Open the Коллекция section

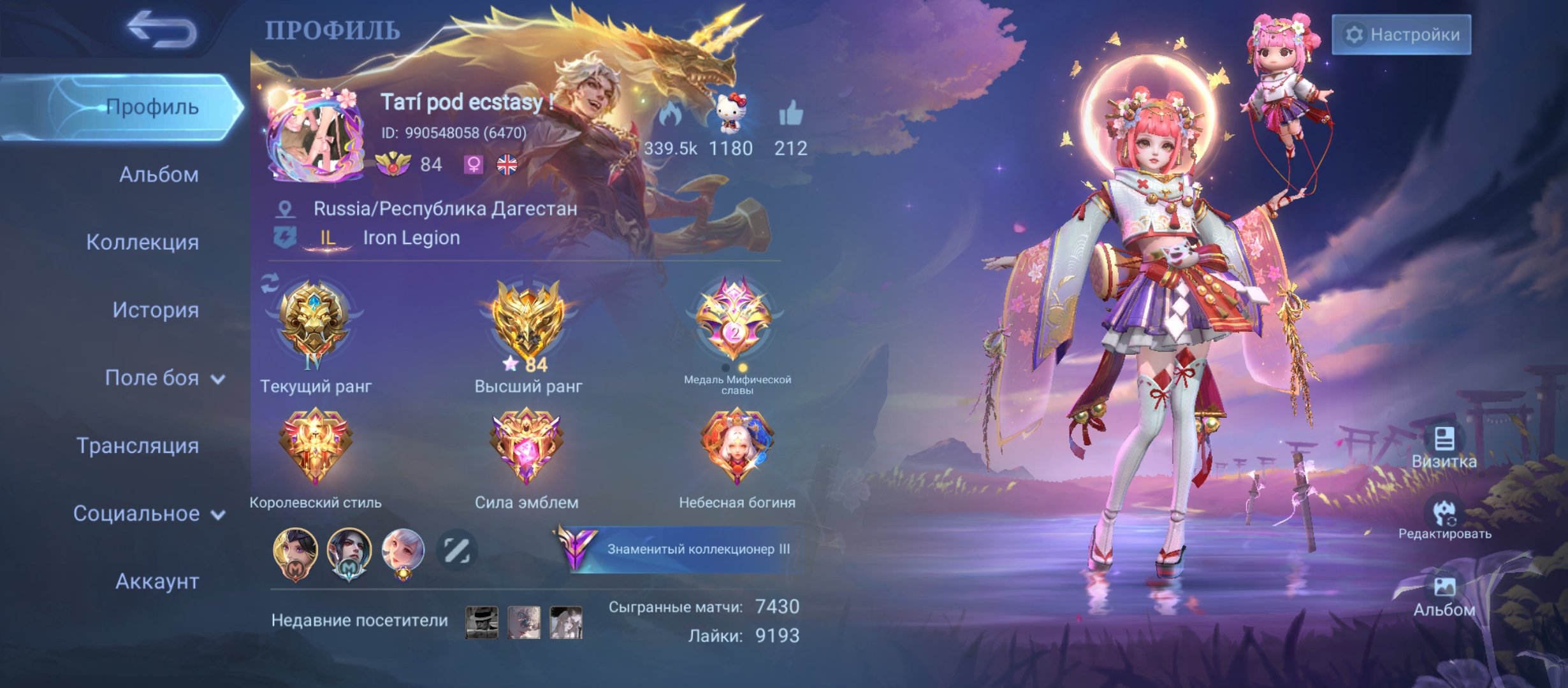[x=142, y=242]
